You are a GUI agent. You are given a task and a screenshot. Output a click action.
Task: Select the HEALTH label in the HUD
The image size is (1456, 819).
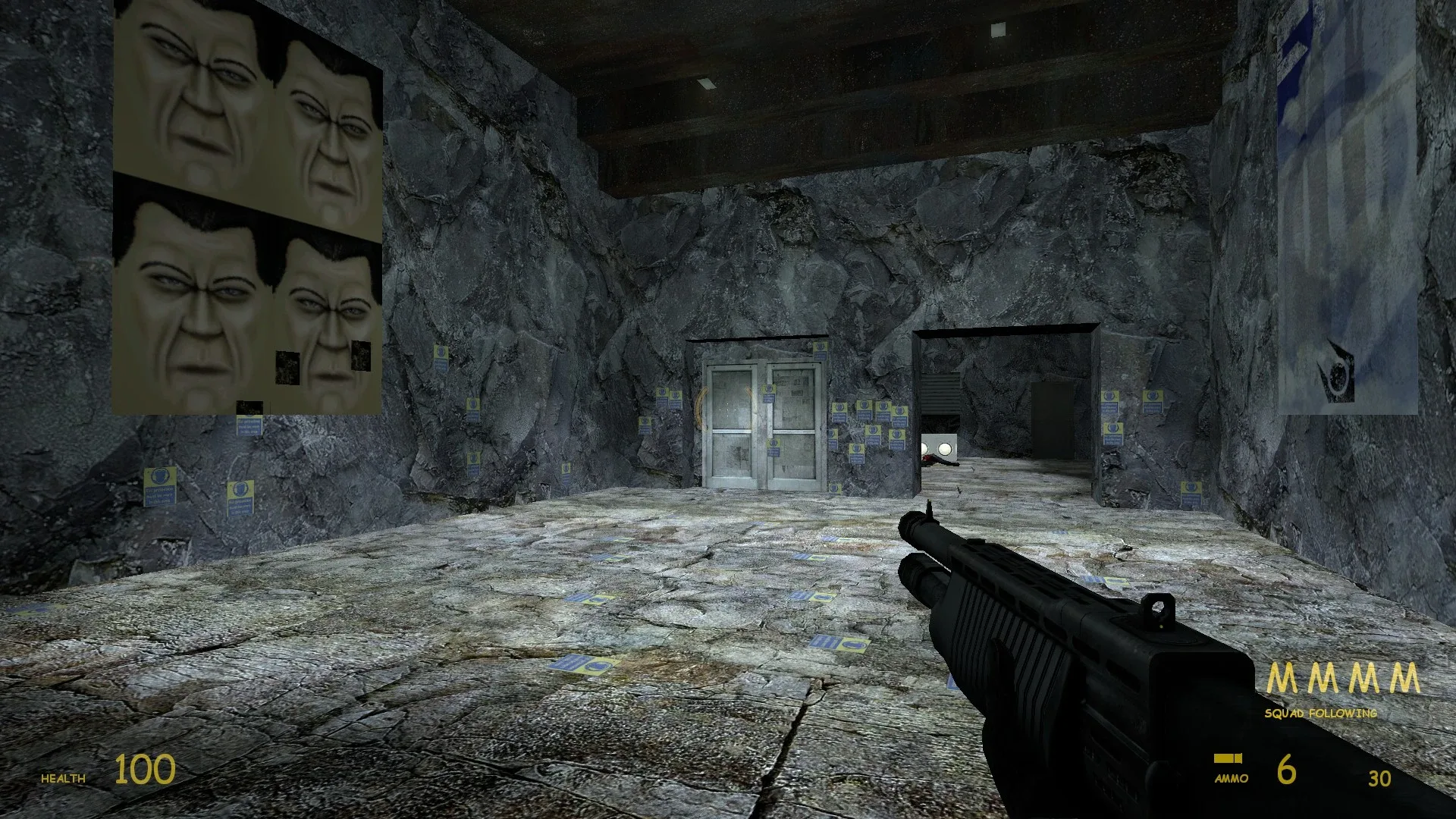pyautogui.click(x=64, y=777)
